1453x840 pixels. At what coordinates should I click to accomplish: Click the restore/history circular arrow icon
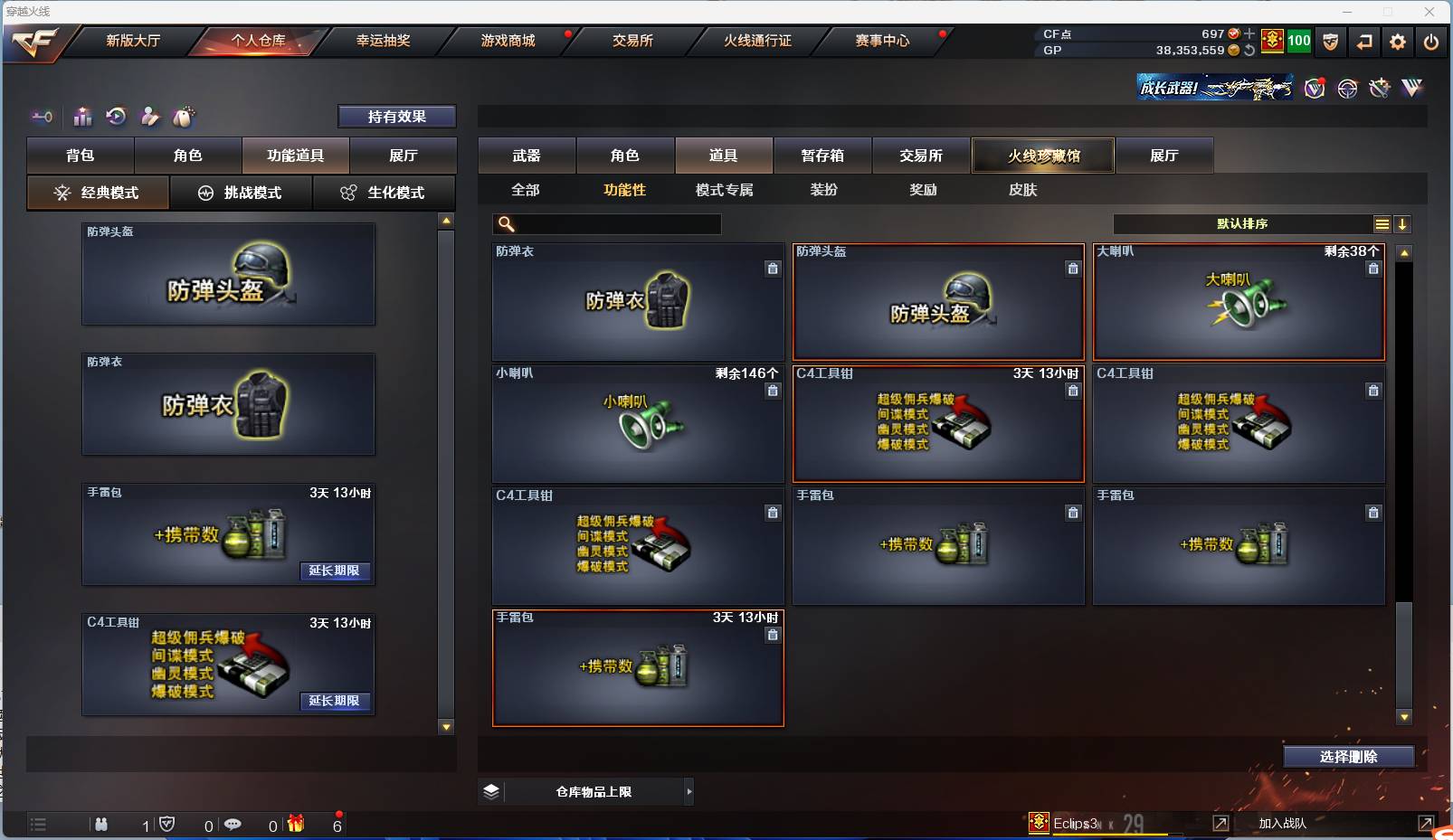pos(115,117)
